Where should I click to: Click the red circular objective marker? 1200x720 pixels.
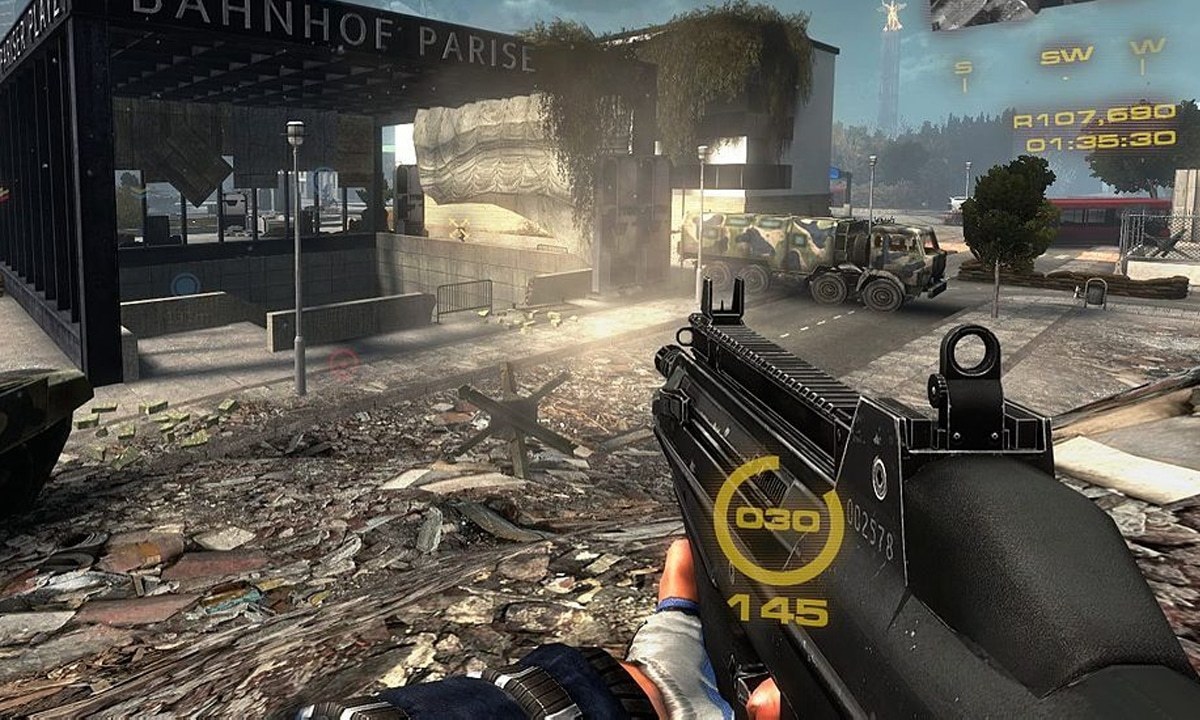coord(343,361)
